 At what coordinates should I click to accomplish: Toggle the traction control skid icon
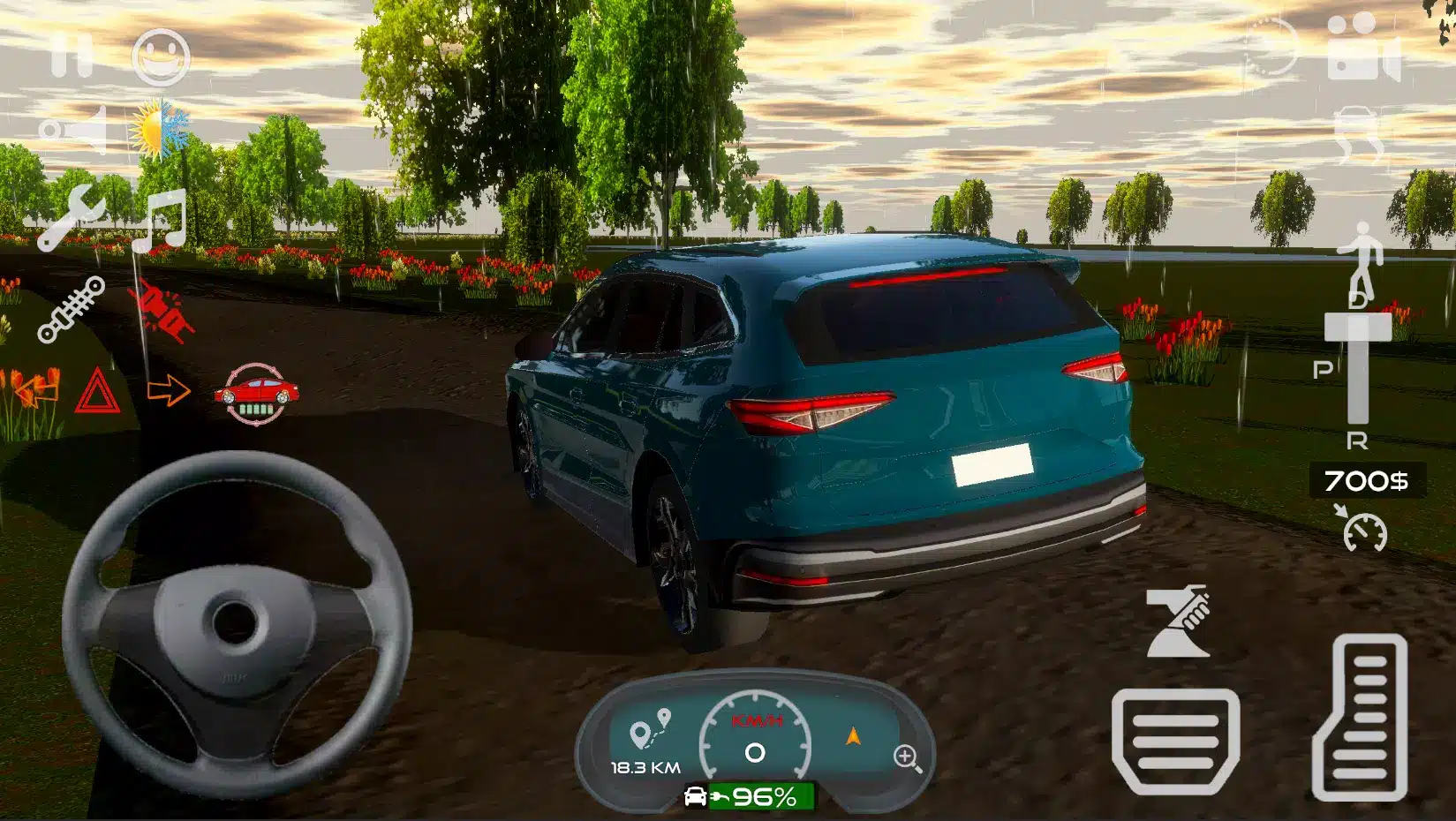pyautogui.click(x=1358, y=134)
